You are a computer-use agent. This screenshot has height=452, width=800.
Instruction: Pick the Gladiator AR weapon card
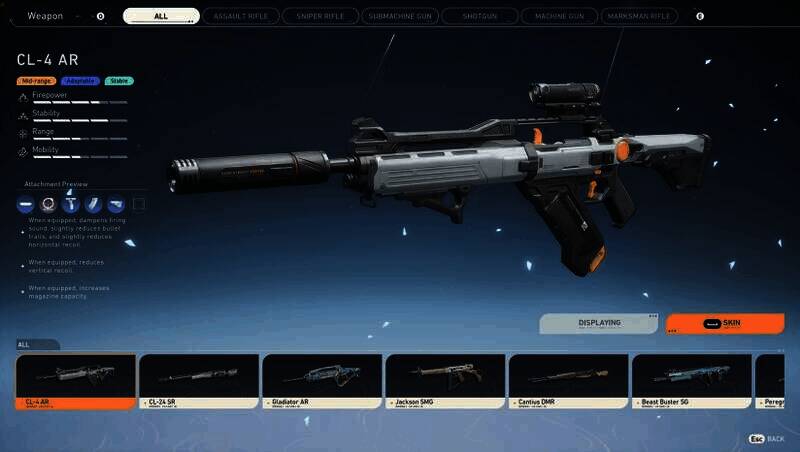click(x=322, y=381)
